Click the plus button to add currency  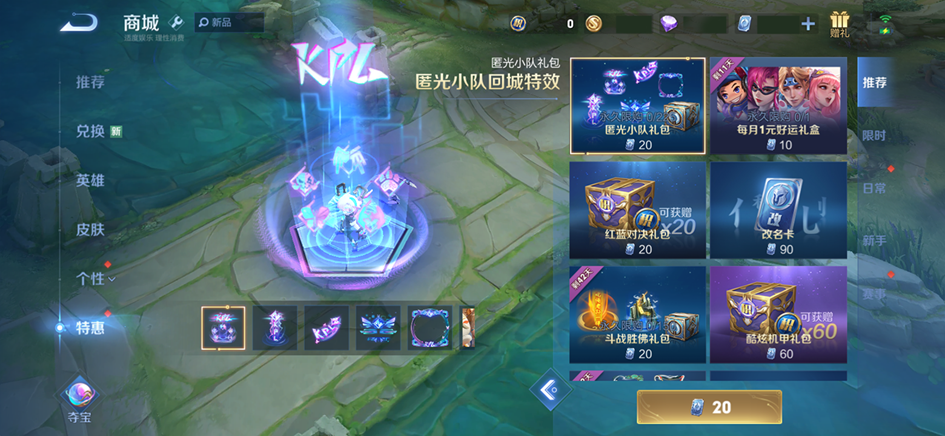pos(808,23)
